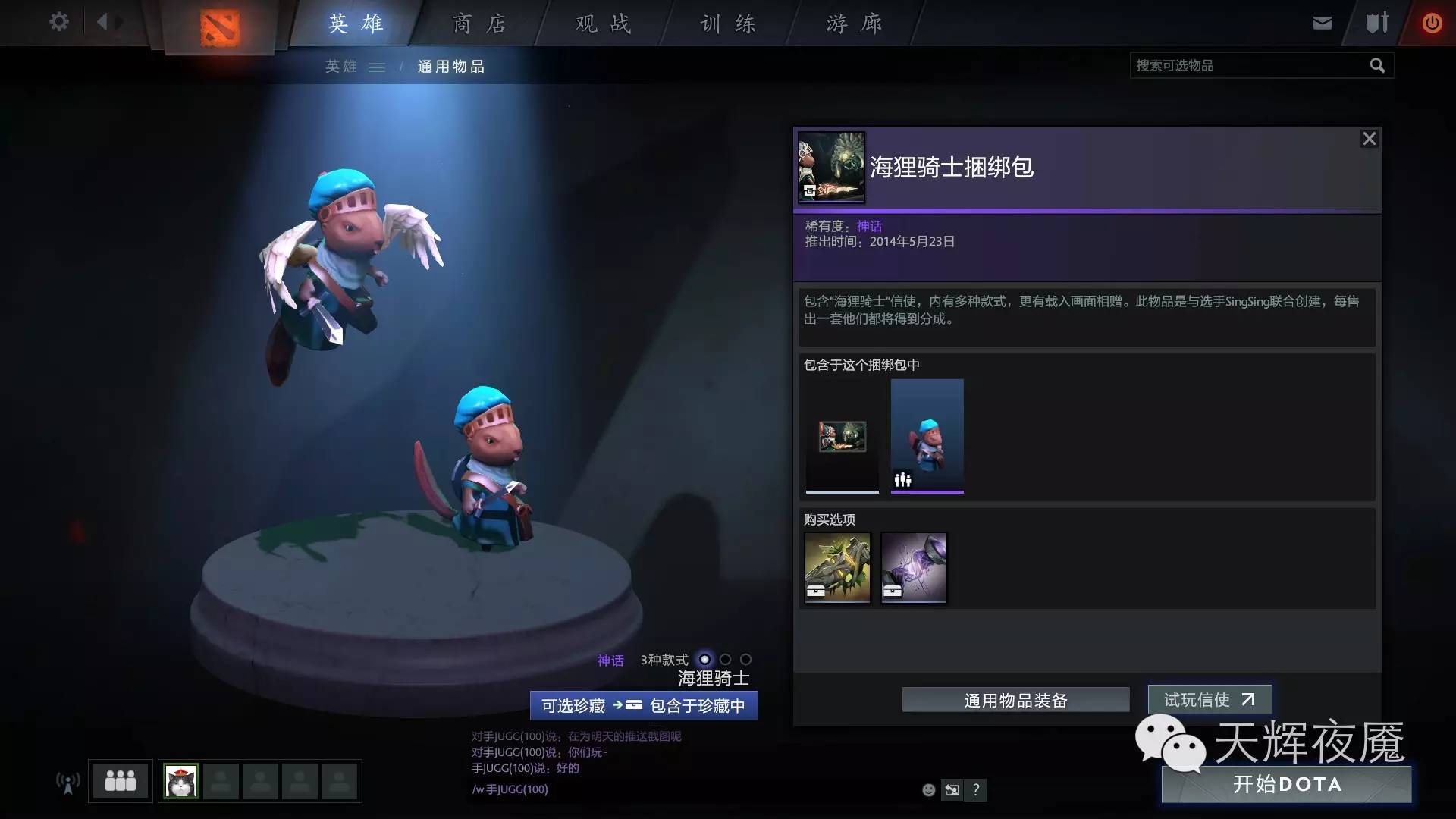Viewport: 1456px width, 819px height.
Task: Open the emoticon picker next to chat
Action: (x=928, y=789)
